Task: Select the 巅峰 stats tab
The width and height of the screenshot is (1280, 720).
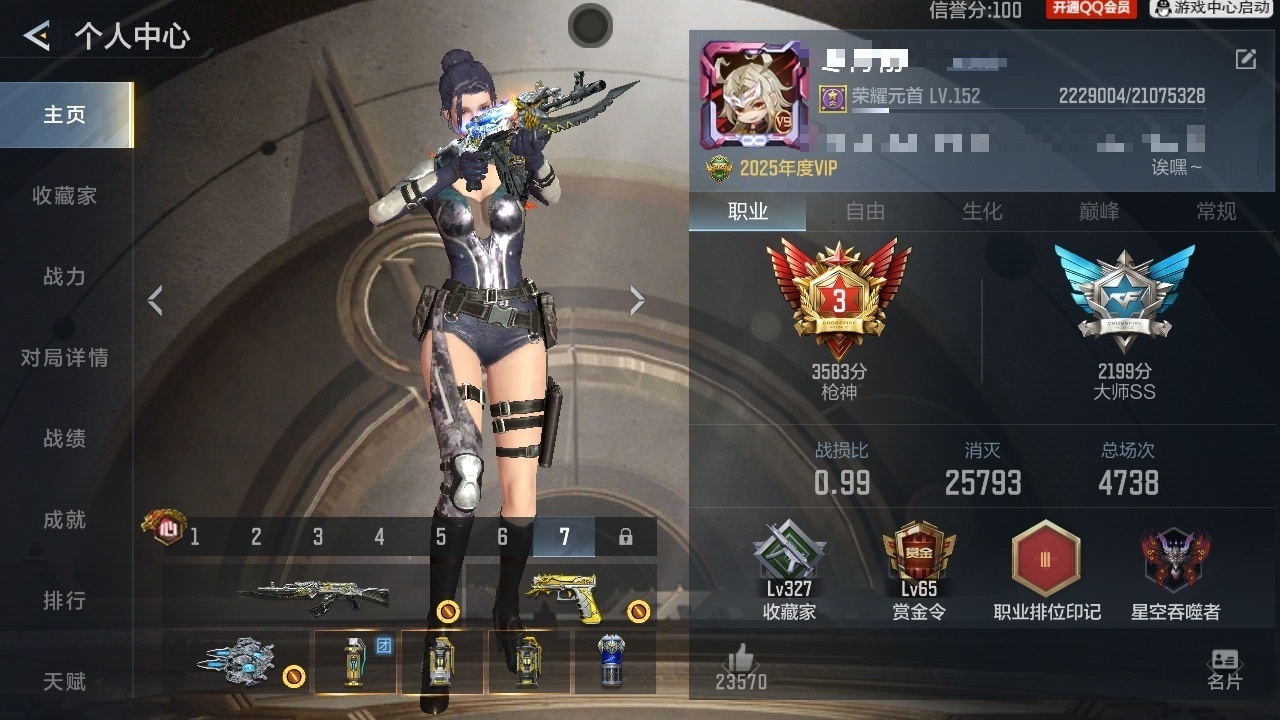Action: 1099,211
